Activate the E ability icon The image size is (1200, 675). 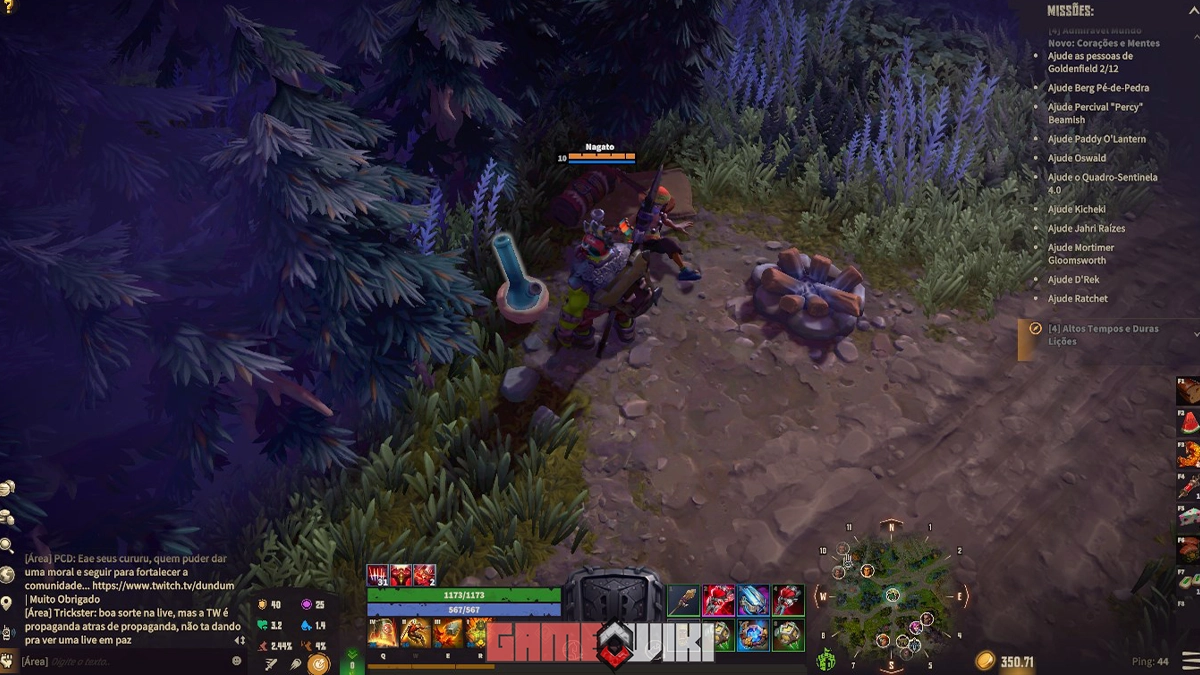pyautogui.click(x=447, y=634)
